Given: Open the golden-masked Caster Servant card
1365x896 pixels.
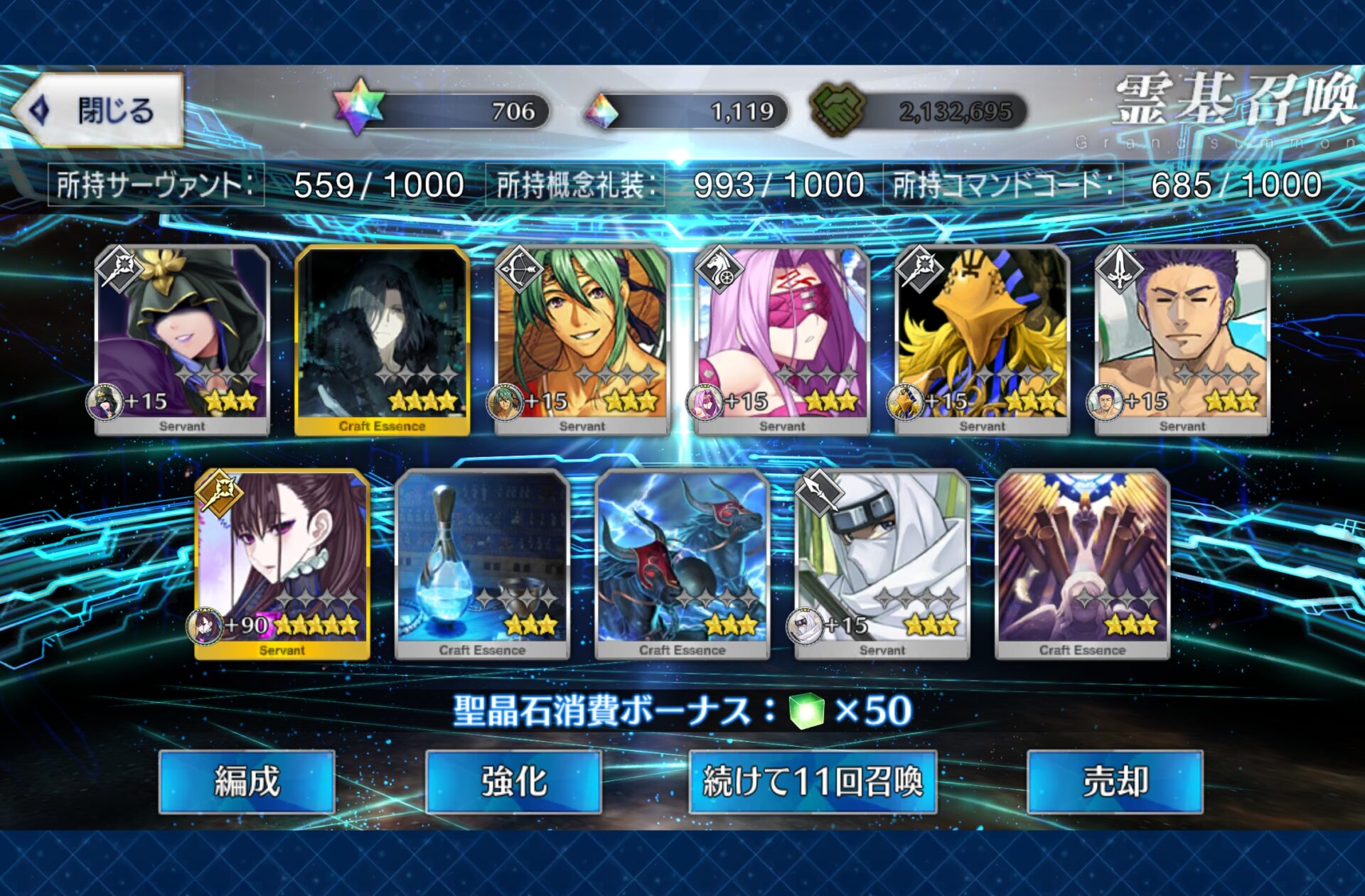Looking at the screenshot, I should 983,339.
